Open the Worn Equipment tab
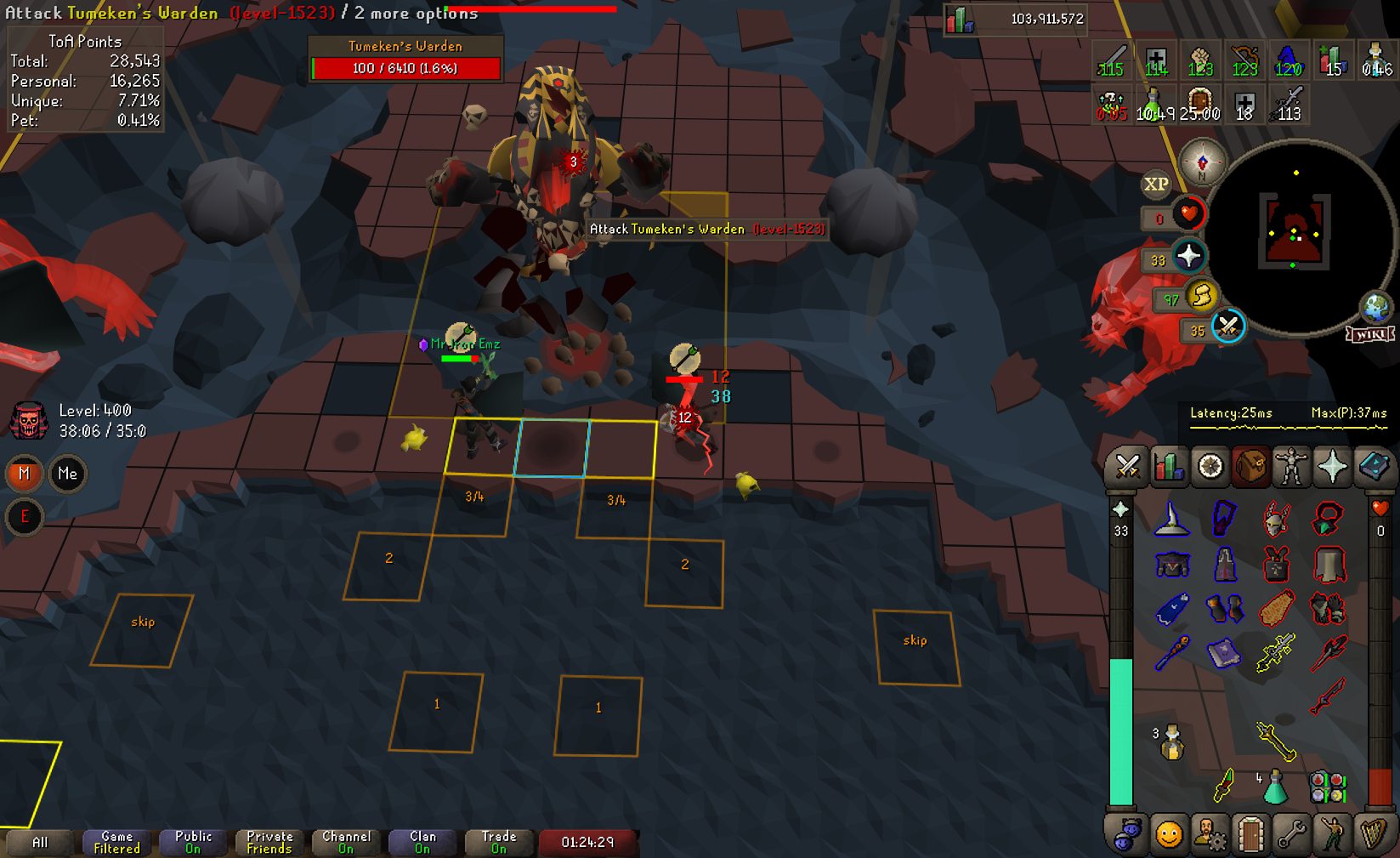The height and width of the screenshot is (858, 1400). pos(1291,467)
